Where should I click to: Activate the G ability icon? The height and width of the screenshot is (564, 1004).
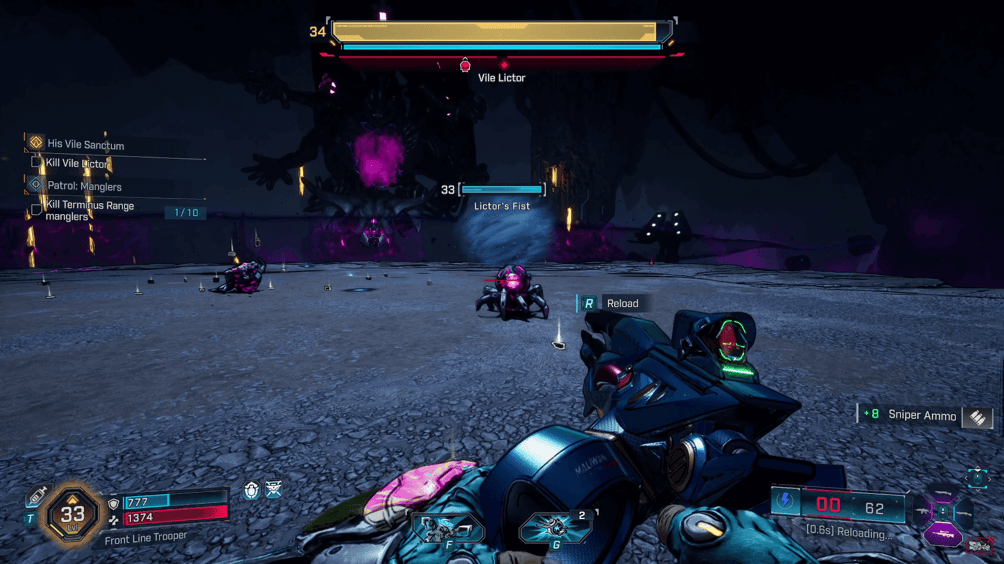coord(555,527)
